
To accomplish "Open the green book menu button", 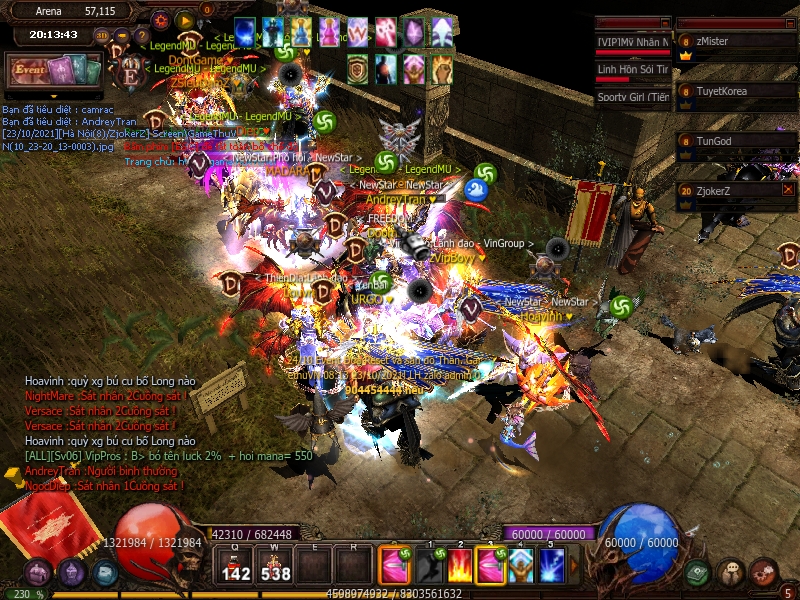I will (x=697, y=572).
